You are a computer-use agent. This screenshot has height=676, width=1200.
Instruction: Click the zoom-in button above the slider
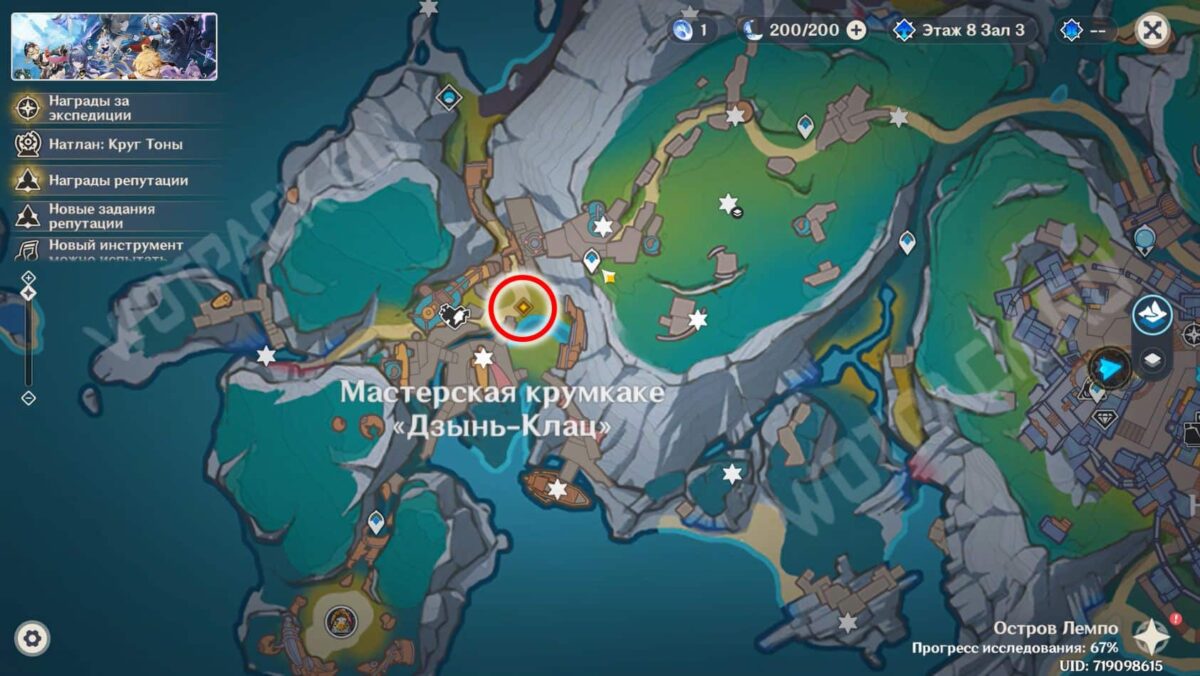coord(28,277)
